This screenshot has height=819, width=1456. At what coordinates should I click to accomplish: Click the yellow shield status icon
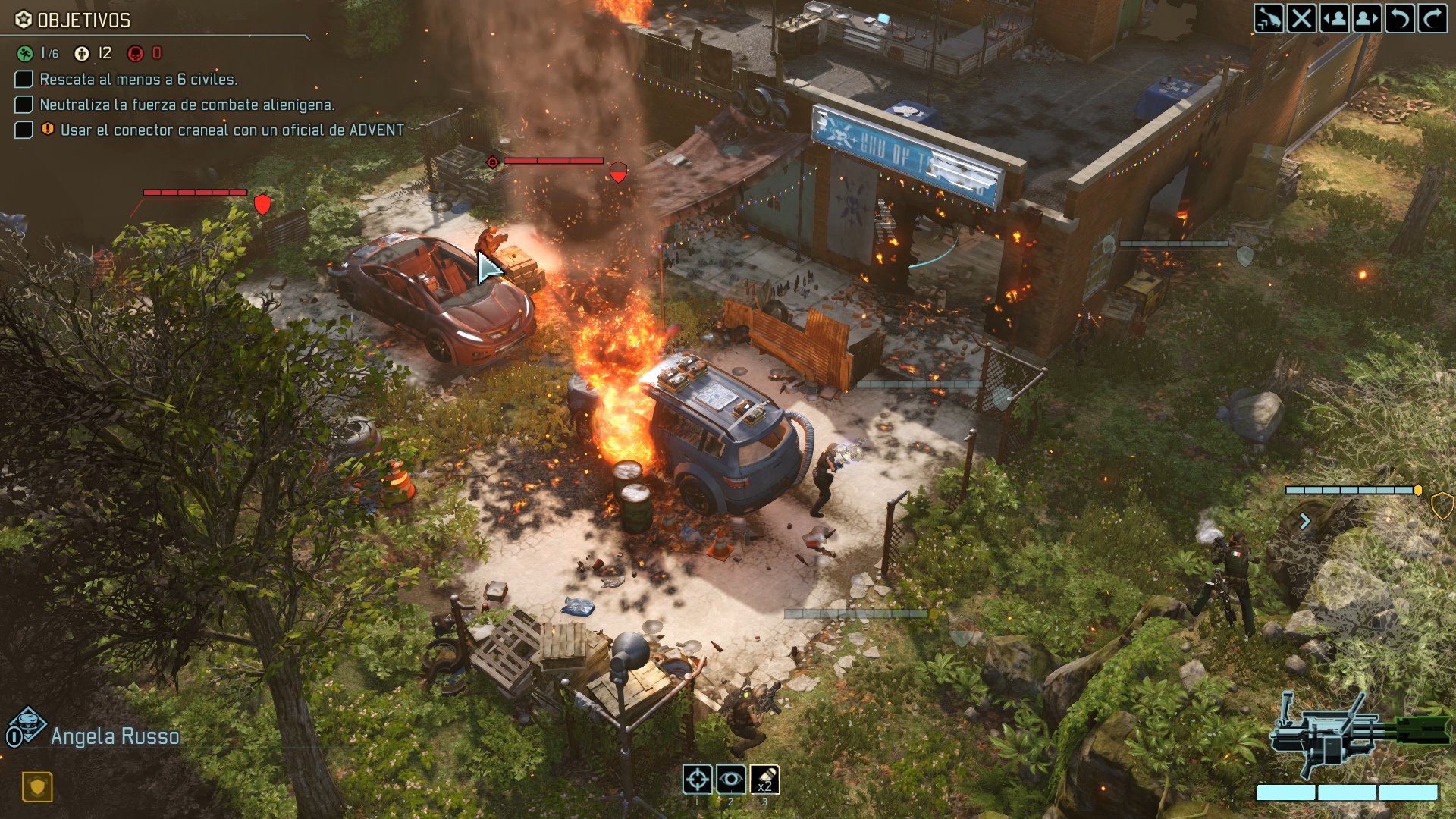pos(37,786)
